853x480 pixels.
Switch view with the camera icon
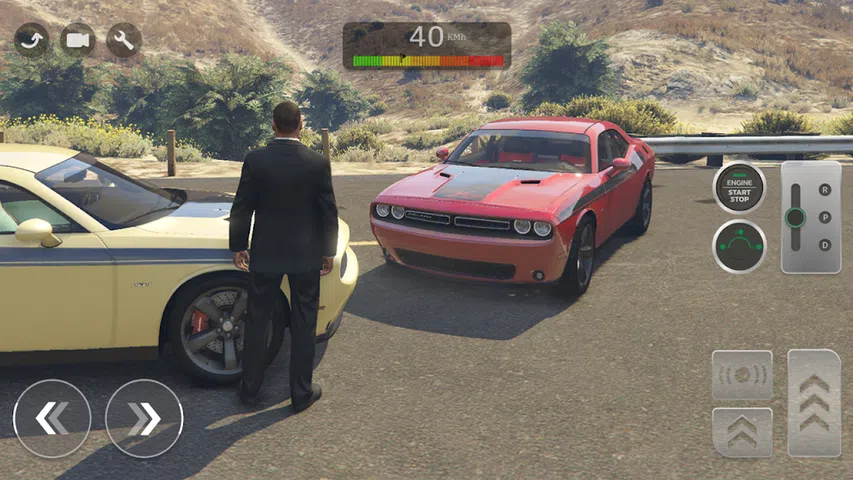pos(78,40)
